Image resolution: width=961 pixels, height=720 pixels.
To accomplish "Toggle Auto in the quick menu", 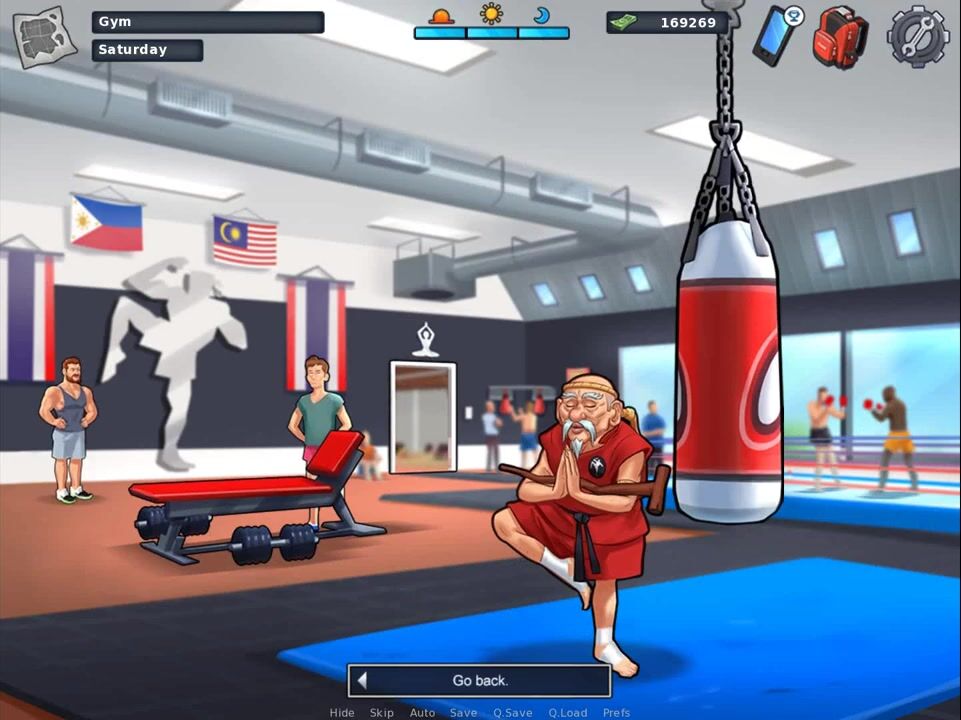I will (x=422, y=713).
